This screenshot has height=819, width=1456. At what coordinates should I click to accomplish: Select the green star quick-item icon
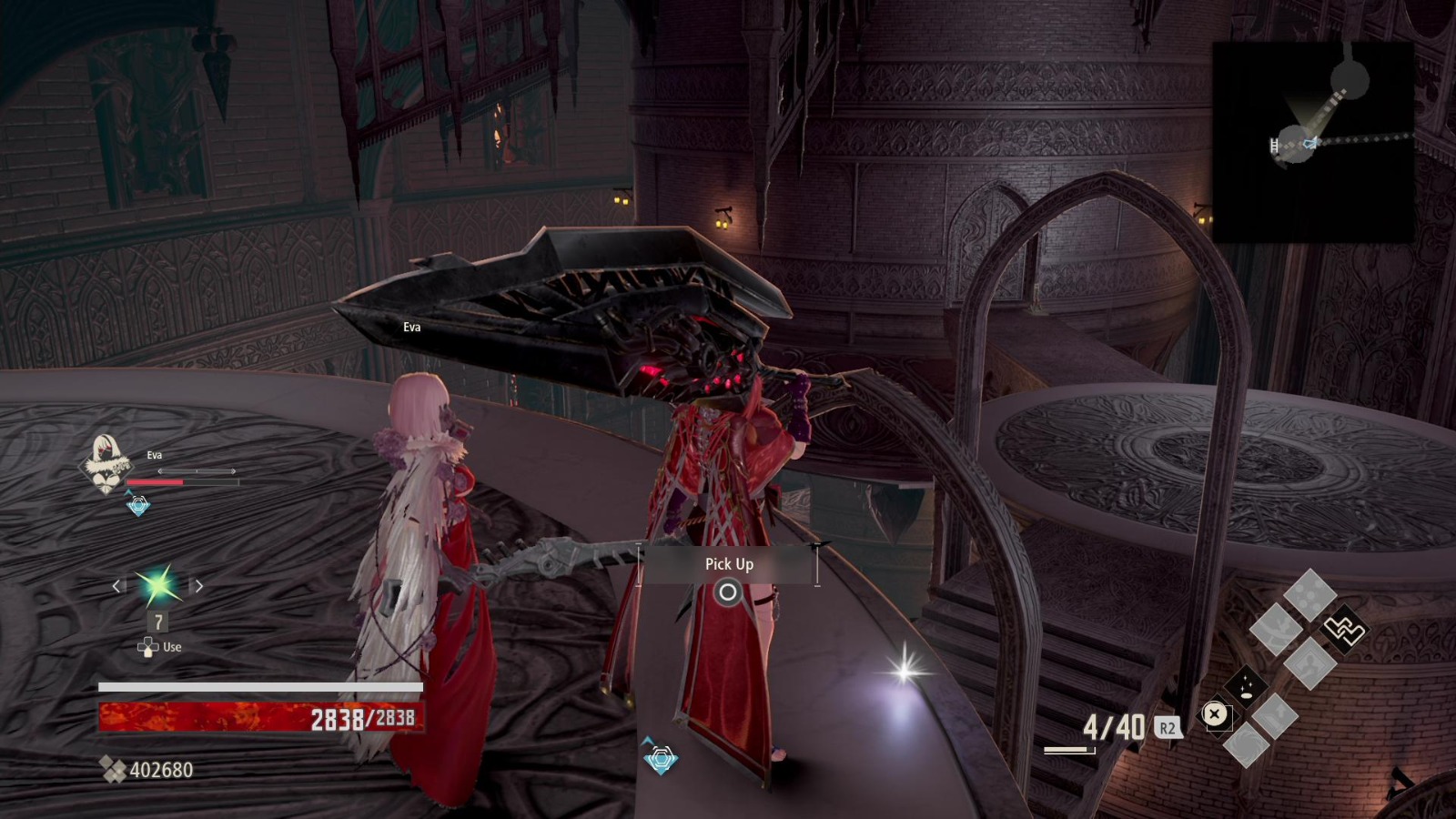pyautogui.click(x=158, y=583)
